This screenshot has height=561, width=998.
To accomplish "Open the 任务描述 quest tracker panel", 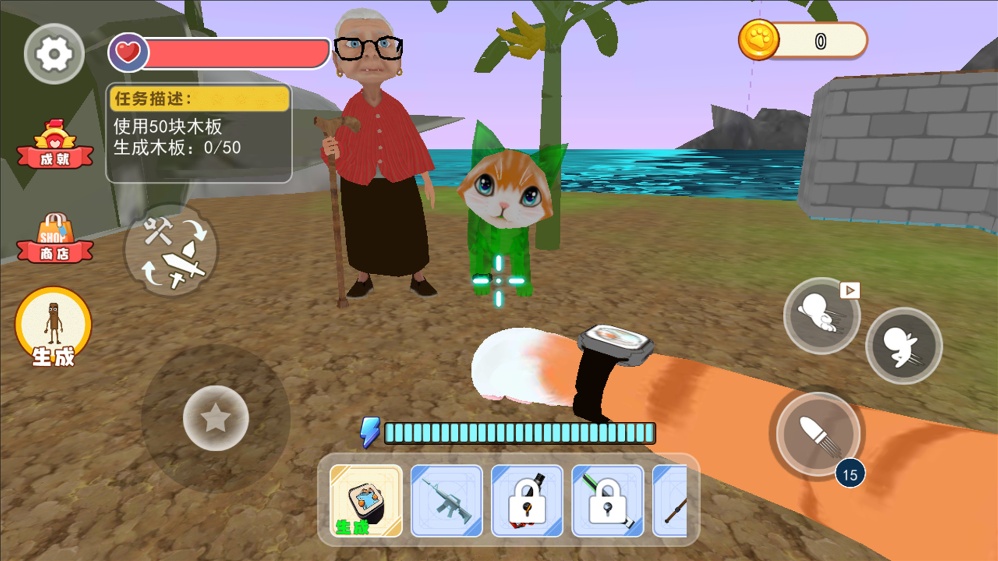I will pos(199,133).
